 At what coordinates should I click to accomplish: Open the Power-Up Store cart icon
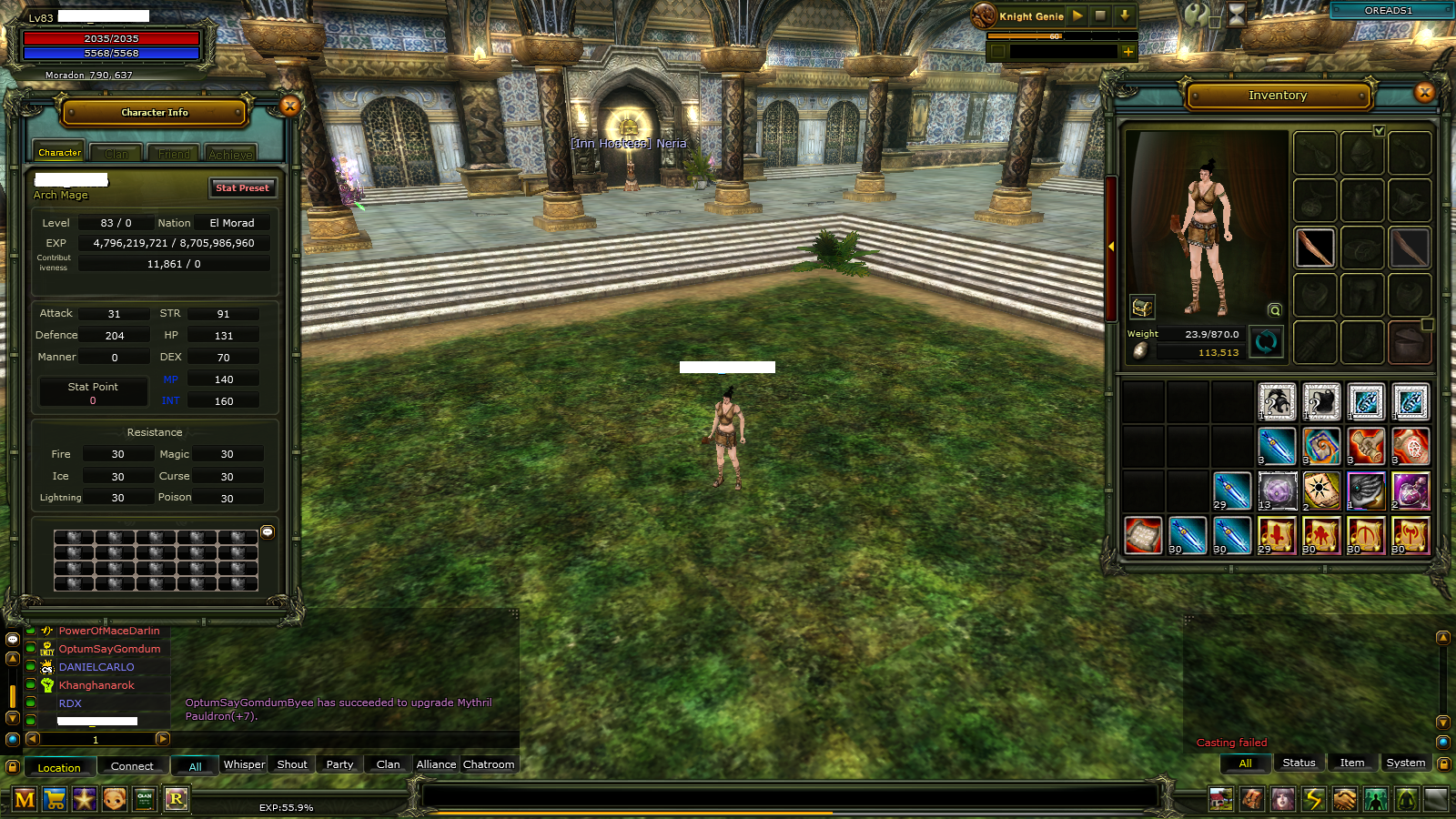pyautogui.click(x=55, y=798)
